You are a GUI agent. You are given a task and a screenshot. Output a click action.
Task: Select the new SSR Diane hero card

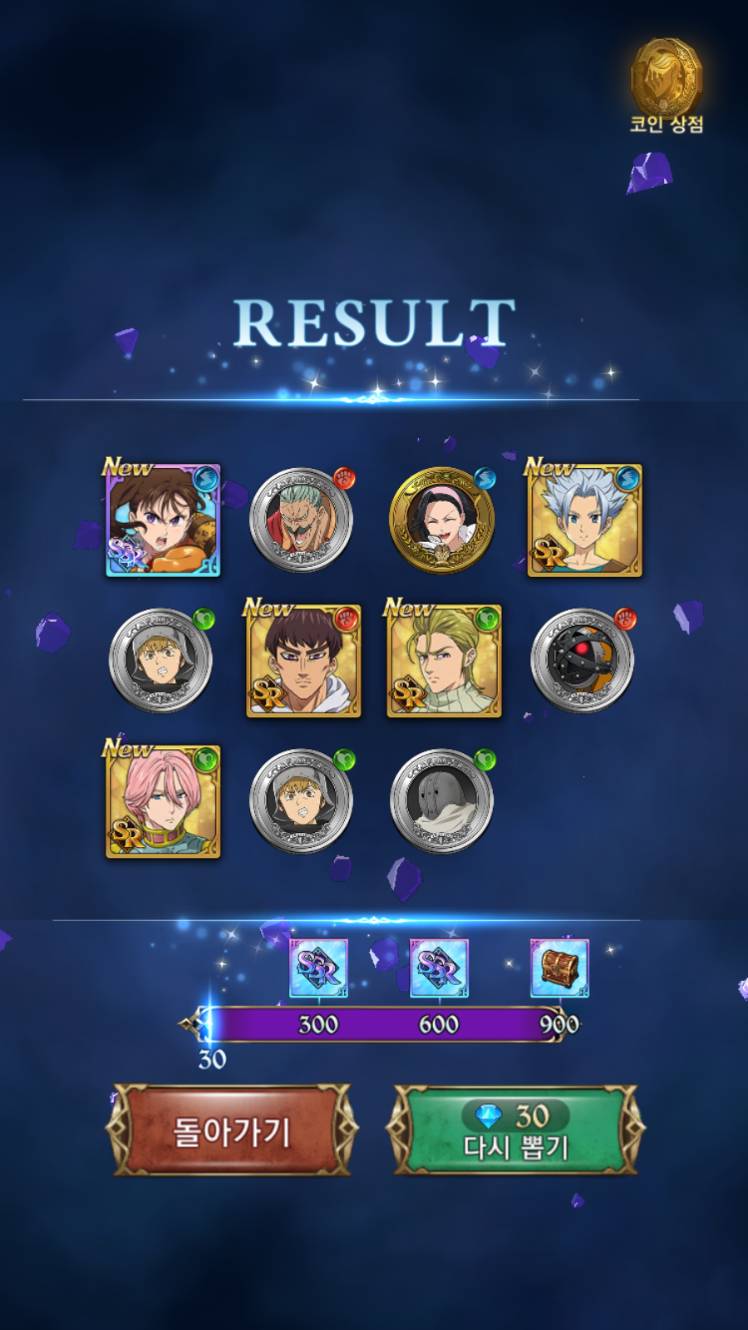coord(163,520)
